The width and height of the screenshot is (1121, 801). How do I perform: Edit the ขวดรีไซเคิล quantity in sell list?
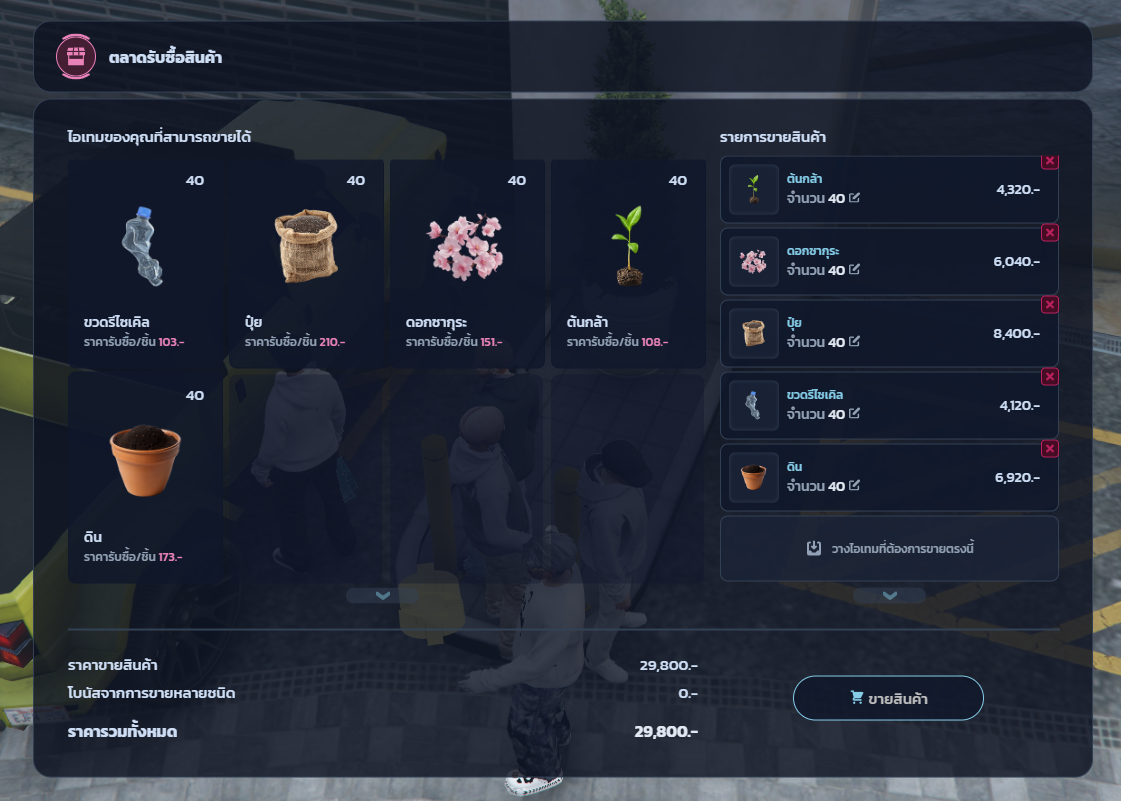point(854,414)
